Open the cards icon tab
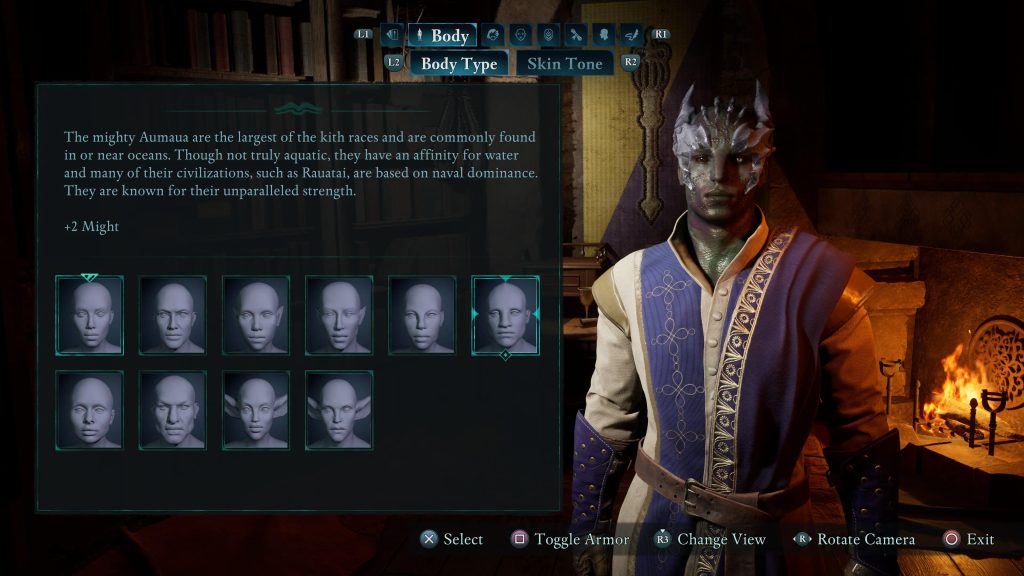 click(392, 36)
